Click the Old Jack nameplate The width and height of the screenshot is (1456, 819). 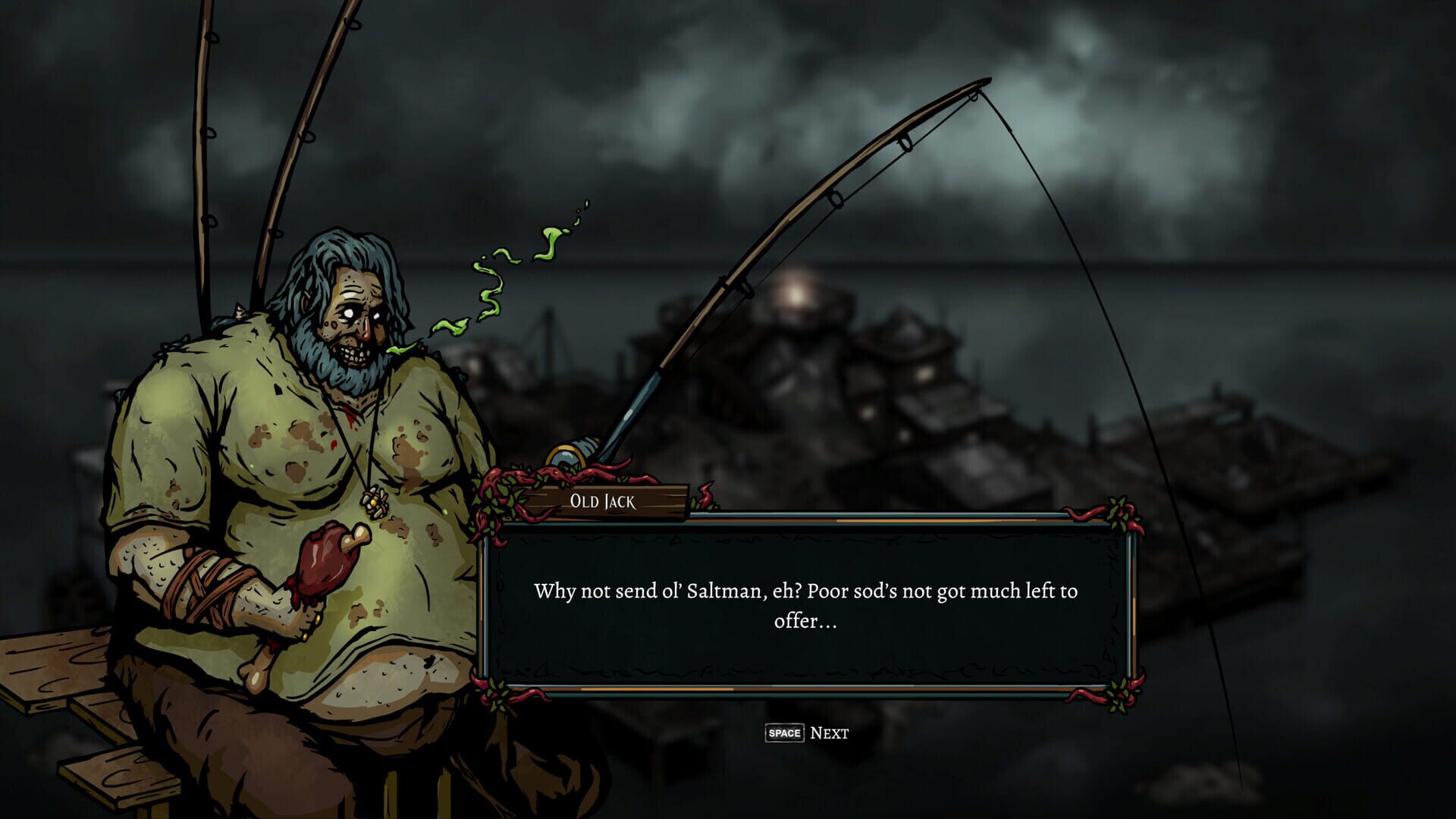click(x=603, y=500)
